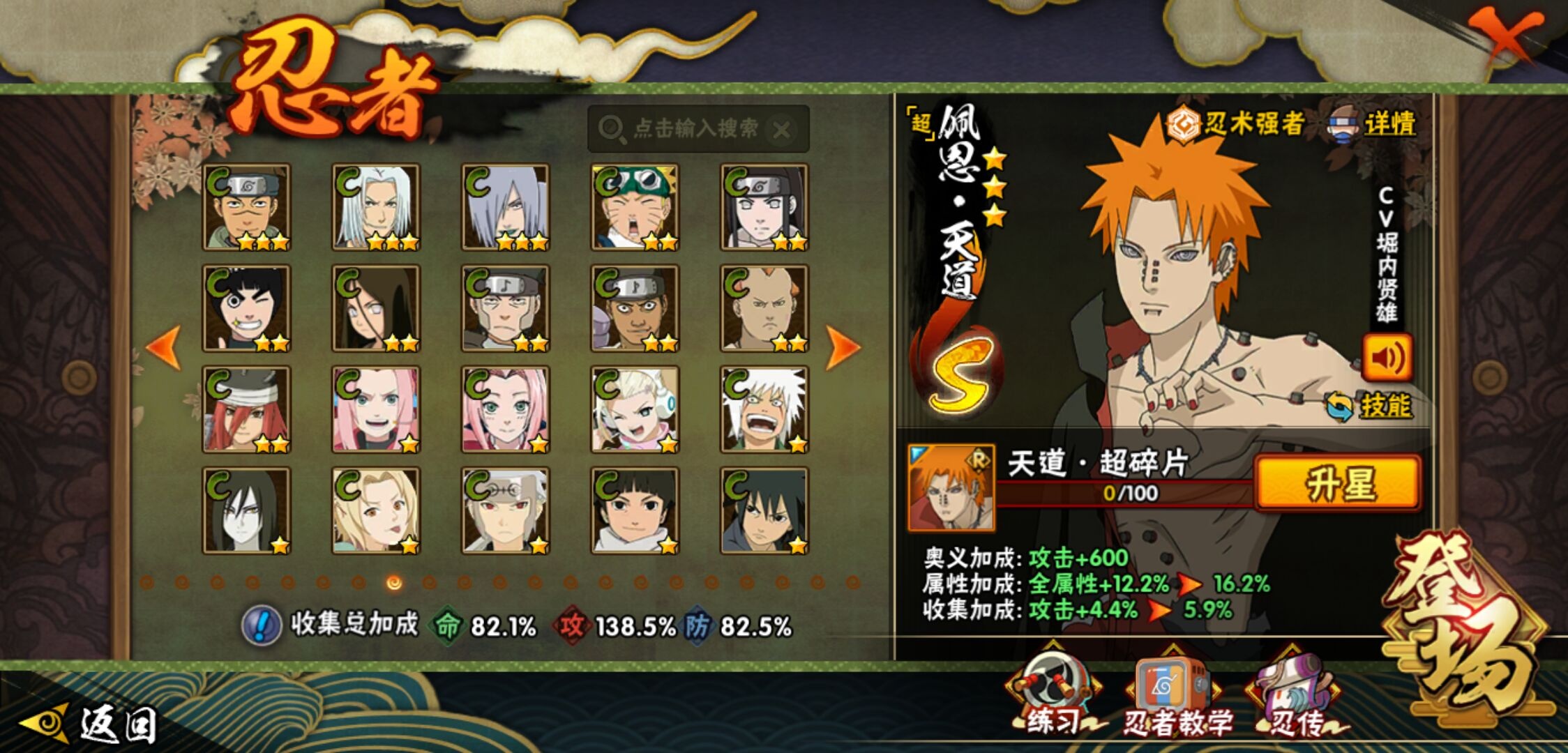
Task: Select the goggles Naruto portrait
Action: (635, 207)
